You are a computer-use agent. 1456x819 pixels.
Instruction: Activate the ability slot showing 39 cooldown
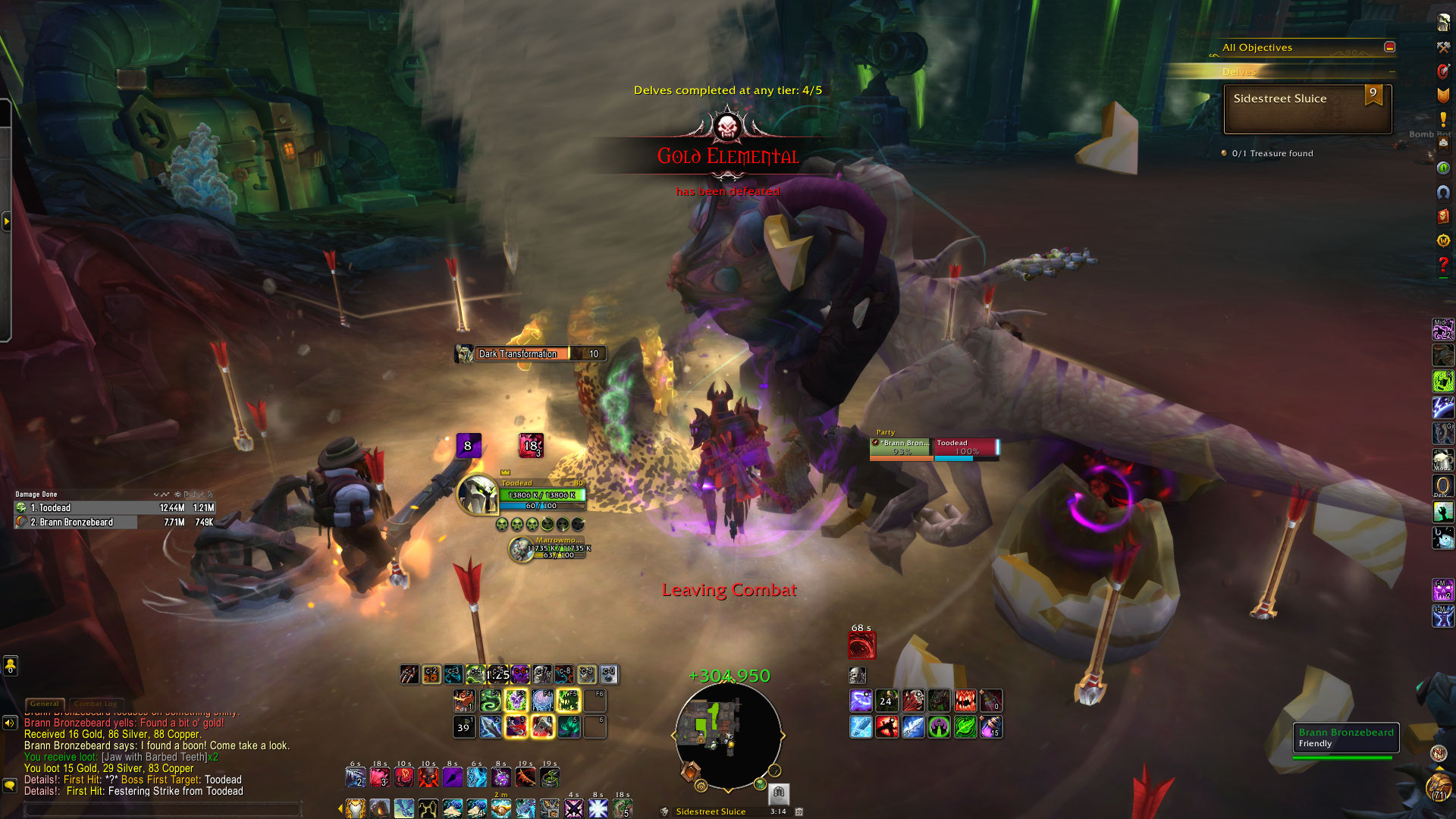click(x=463, y=727)
